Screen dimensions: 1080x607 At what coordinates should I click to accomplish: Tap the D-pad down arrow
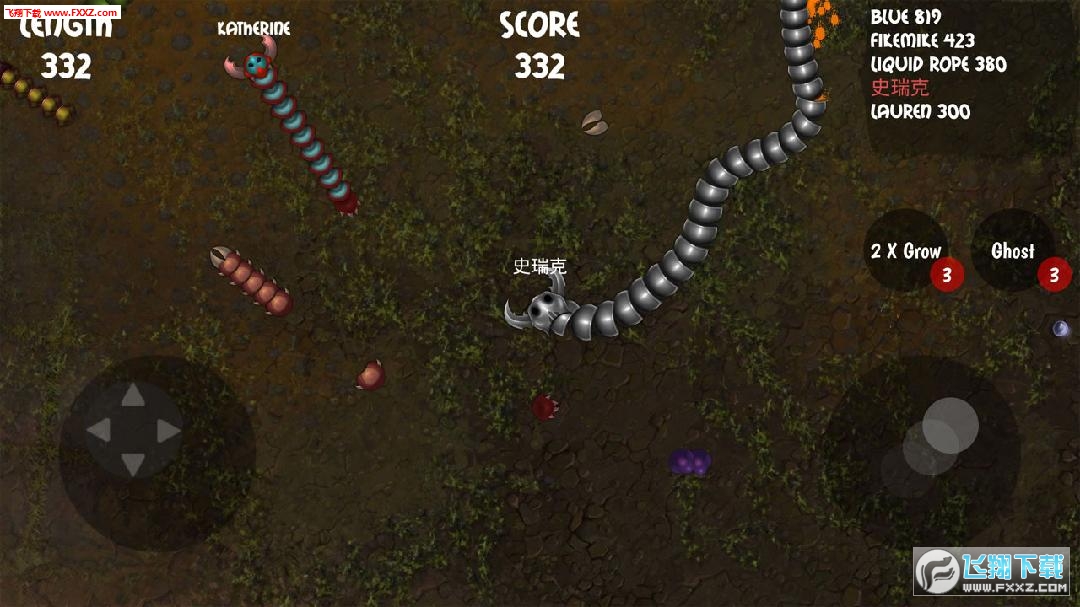pyautogui.click(x=133, y=464)
